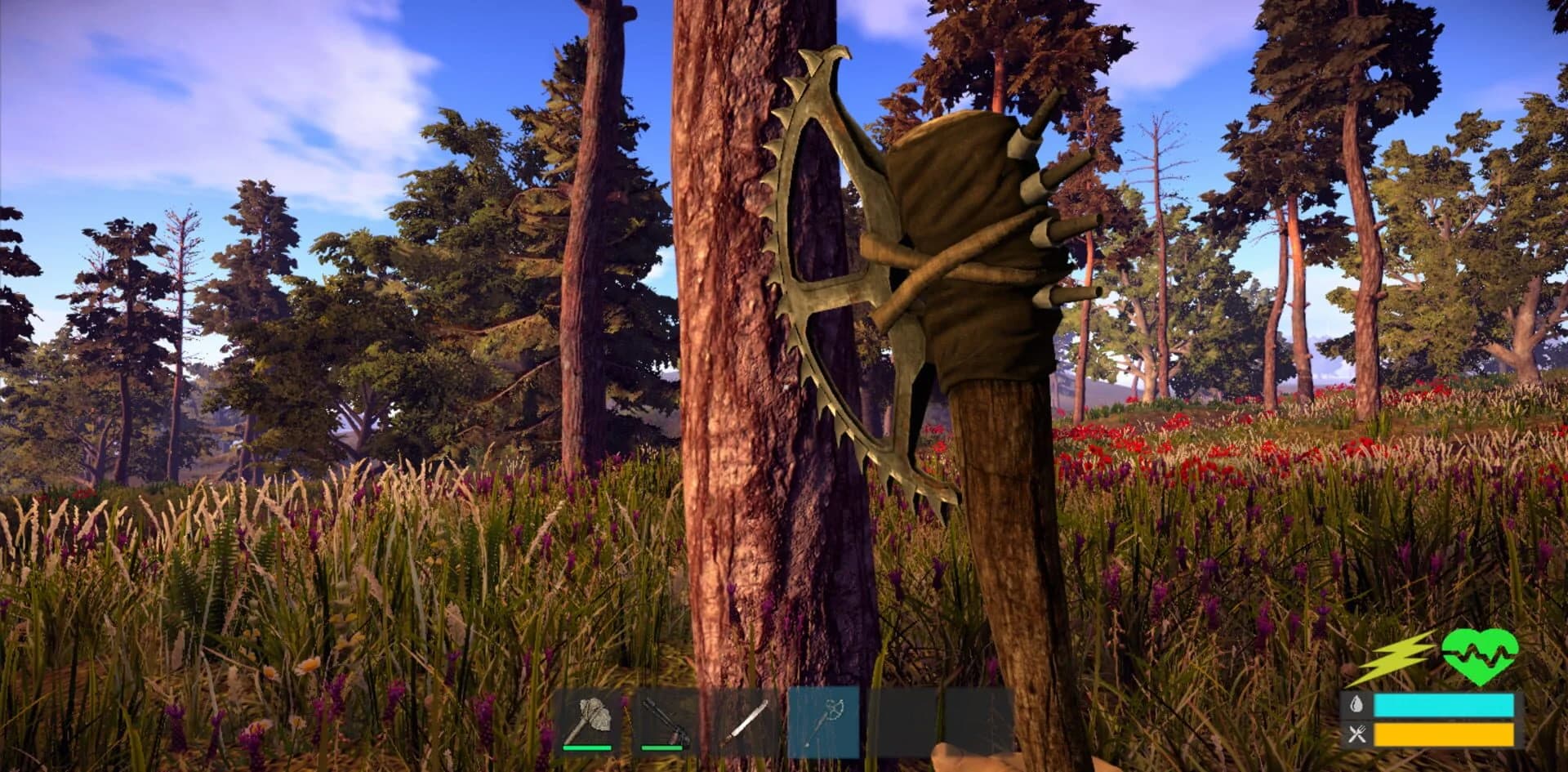The image size is (1568, 772).
Task: Click the green durability bar under the stone hatchet
Action: click(x=586, y=748)
